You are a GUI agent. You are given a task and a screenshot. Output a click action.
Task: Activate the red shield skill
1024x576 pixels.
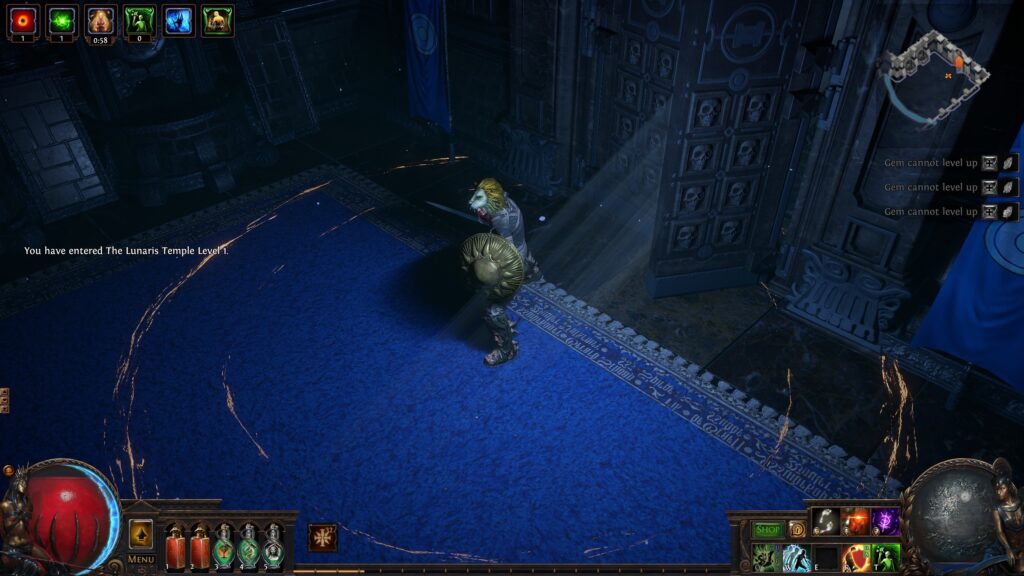855,557
